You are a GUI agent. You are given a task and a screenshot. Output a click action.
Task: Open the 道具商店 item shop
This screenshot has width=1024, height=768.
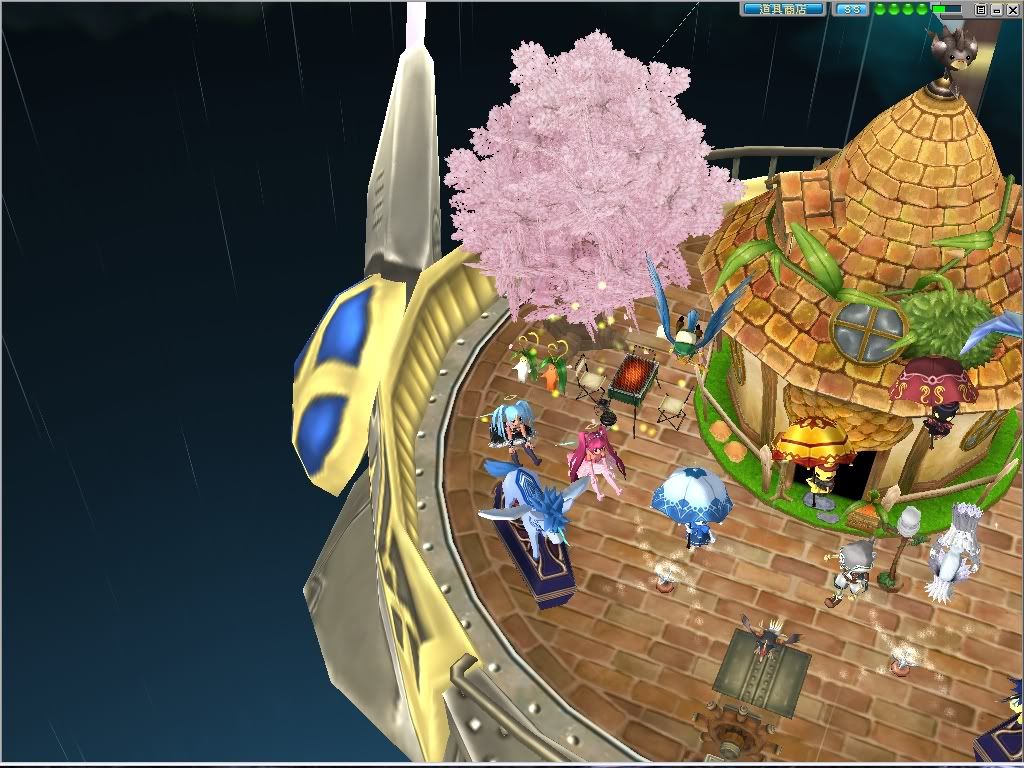coord(783,9)
